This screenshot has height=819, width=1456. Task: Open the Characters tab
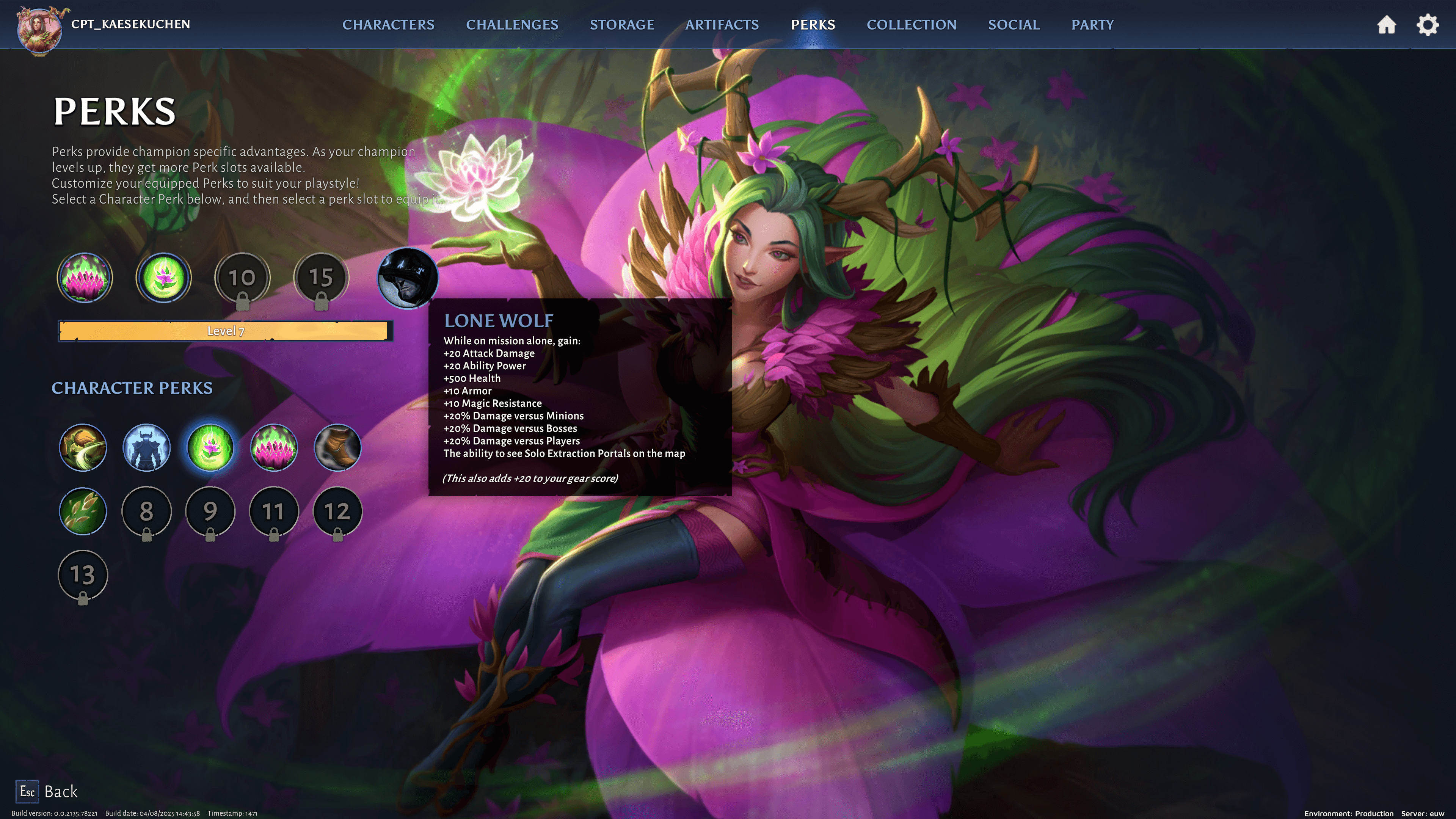click(x=388, y=25)
